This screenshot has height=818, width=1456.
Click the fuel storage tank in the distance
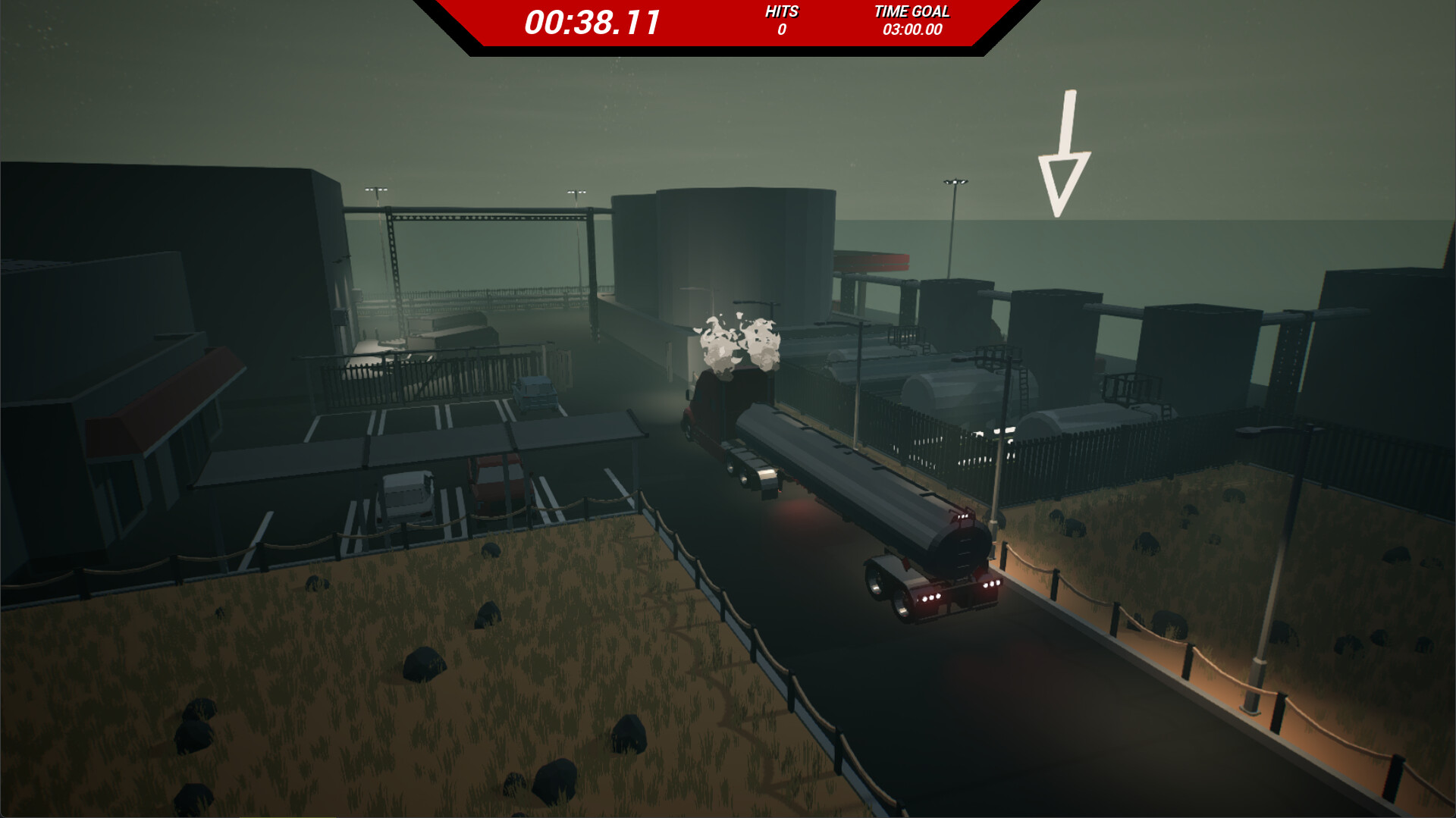click(743, 250)
